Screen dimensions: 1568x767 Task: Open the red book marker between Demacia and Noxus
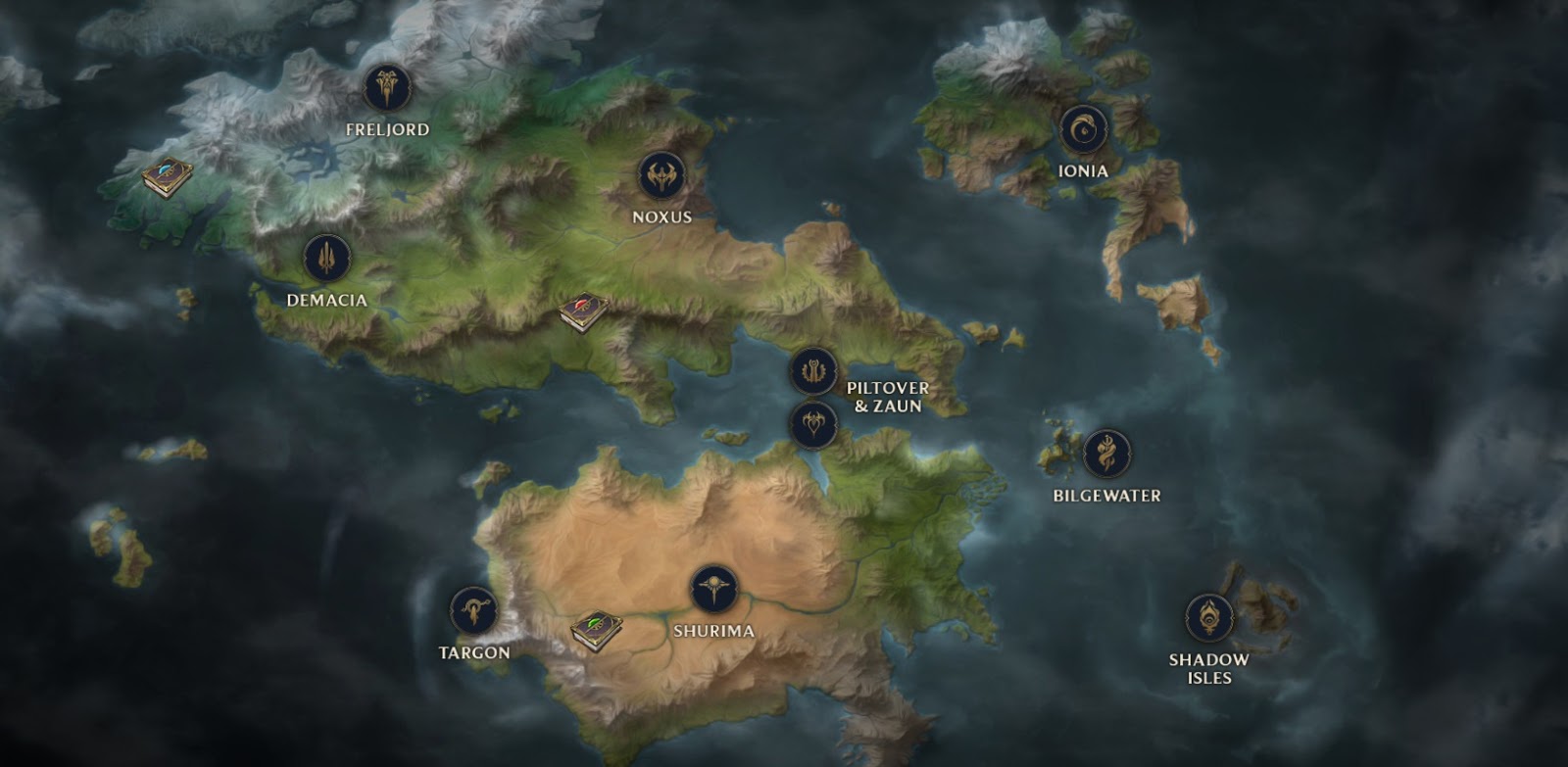point(581,312)
